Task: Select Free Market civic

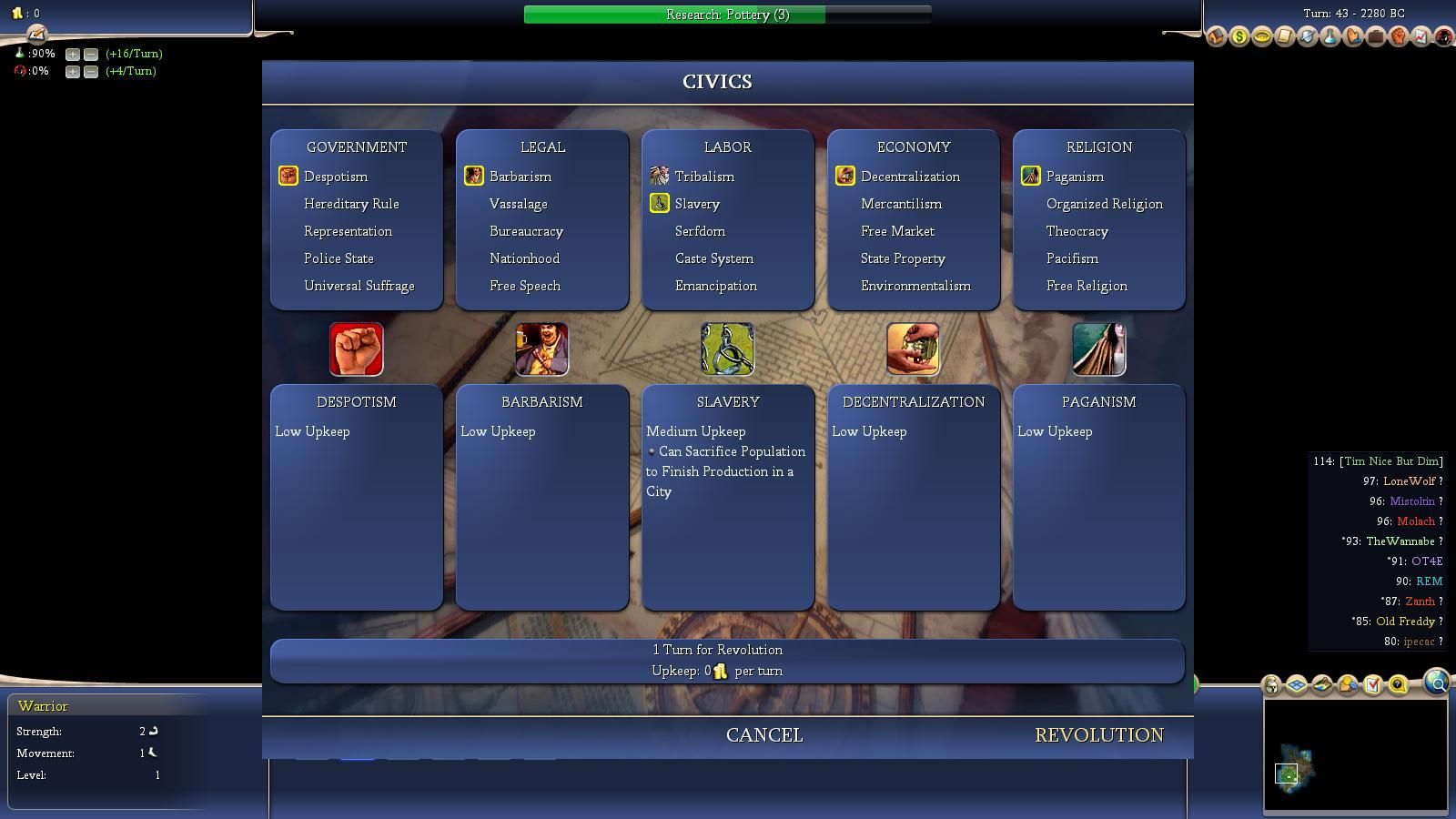Action: coord(897,231)
